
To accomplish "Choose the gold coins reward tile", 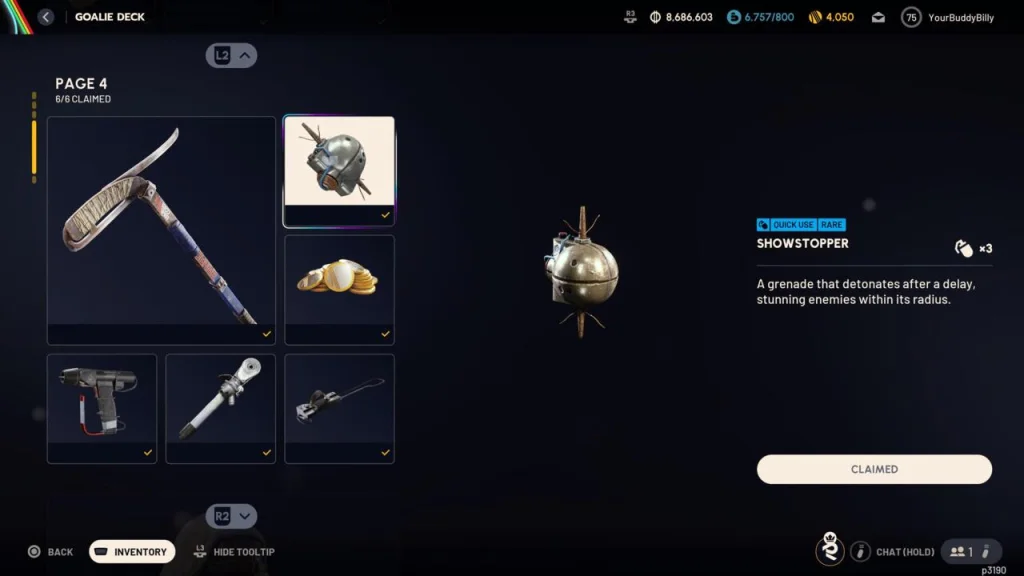I will point(339,289).
